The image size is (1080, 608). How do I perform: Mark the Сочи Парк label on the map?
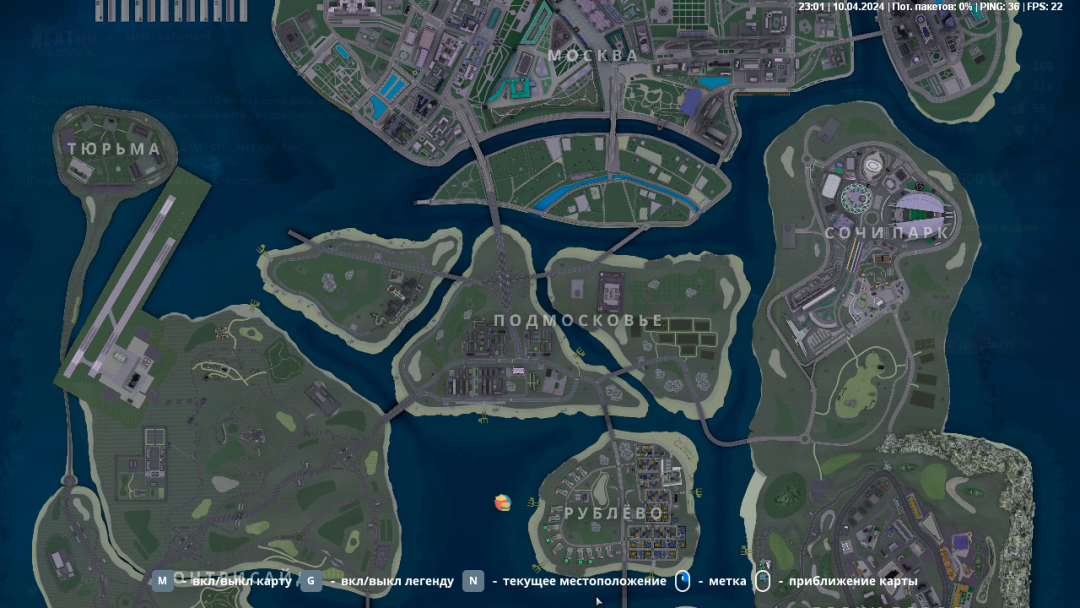pos(886,232)
